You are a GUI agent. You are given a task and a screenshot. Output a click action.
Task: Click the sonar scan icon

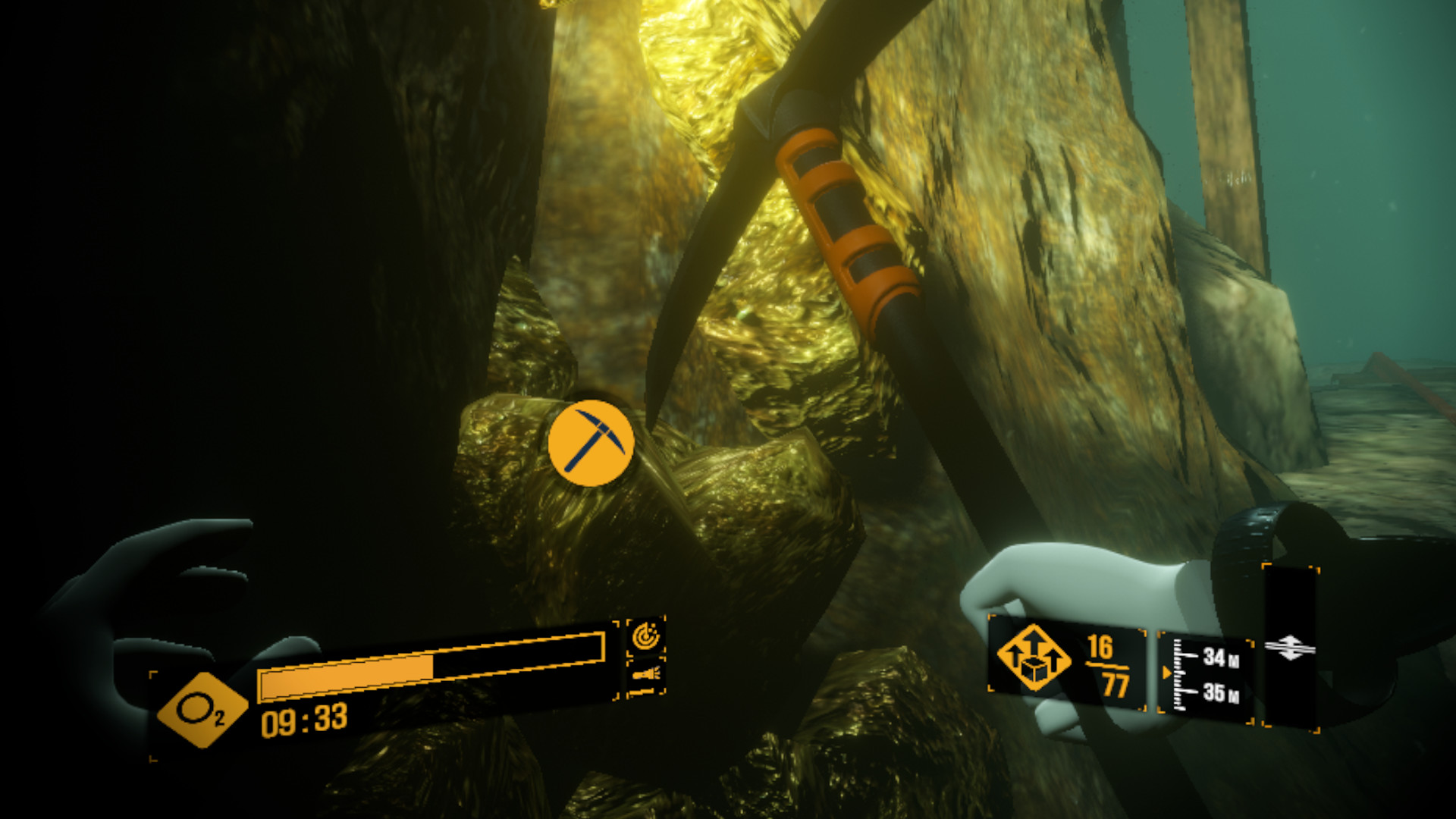click(x=645, y=637)
